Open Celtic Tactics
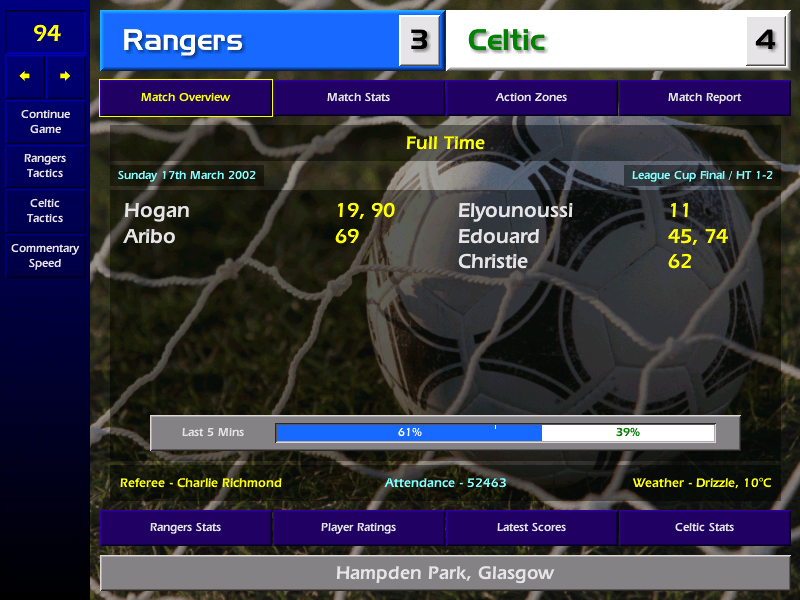Image resolution: width=800 pixels, height=600 pixels. (x=45, y=211)
